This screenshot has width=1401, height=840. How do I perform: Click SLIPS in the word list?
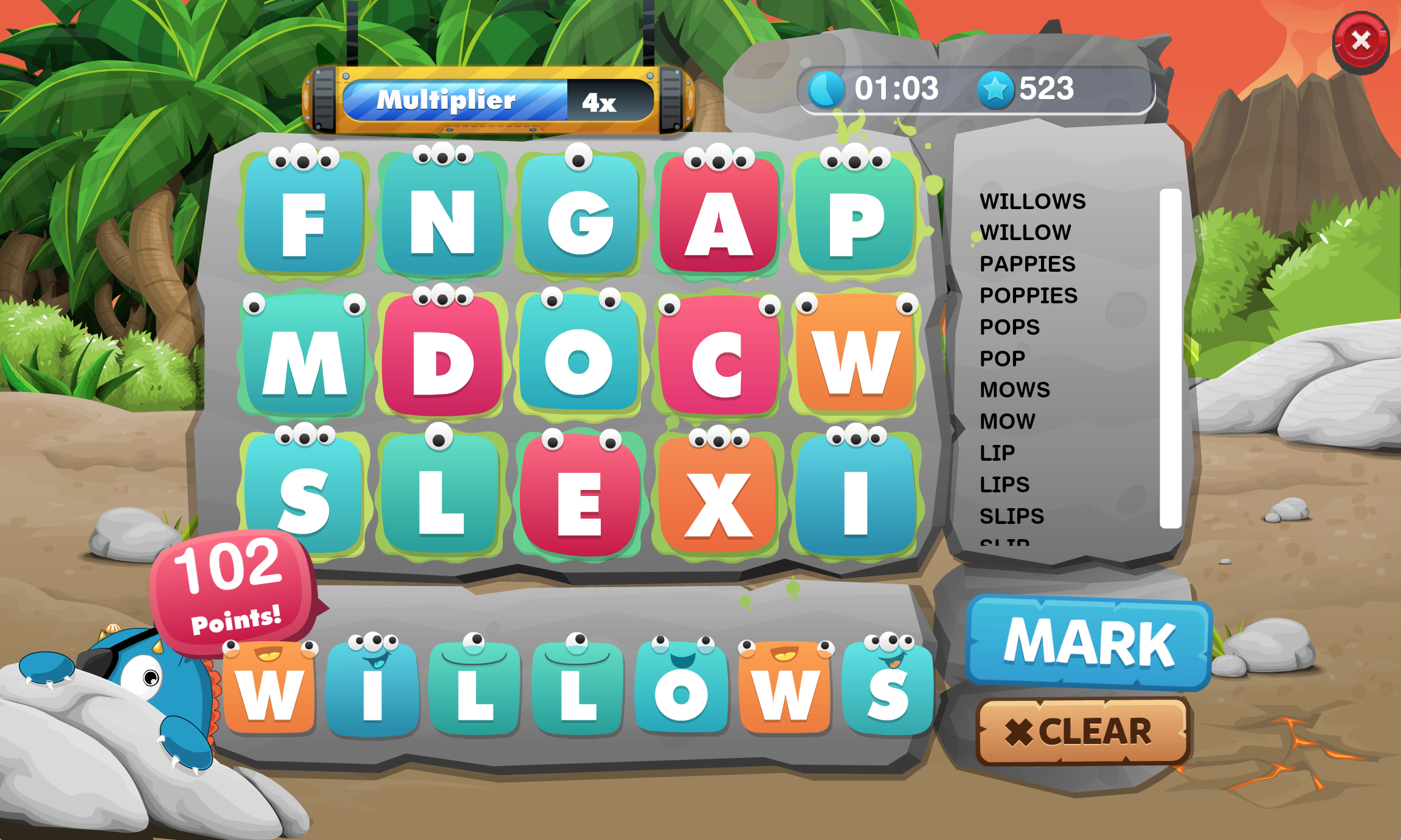(x=1012, y=515)
